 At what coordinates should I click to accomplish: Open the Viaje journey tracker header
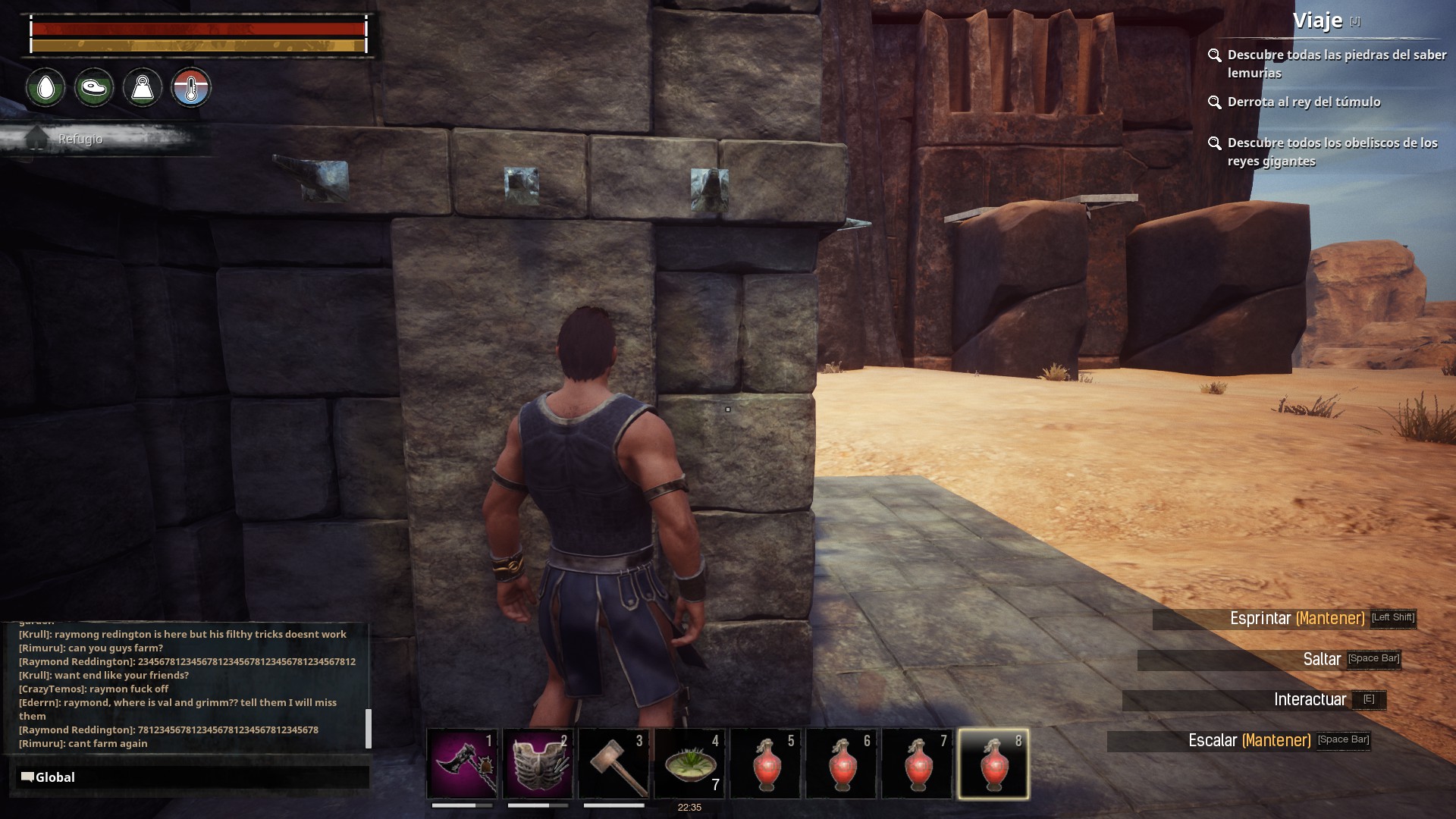[1318, 21]
